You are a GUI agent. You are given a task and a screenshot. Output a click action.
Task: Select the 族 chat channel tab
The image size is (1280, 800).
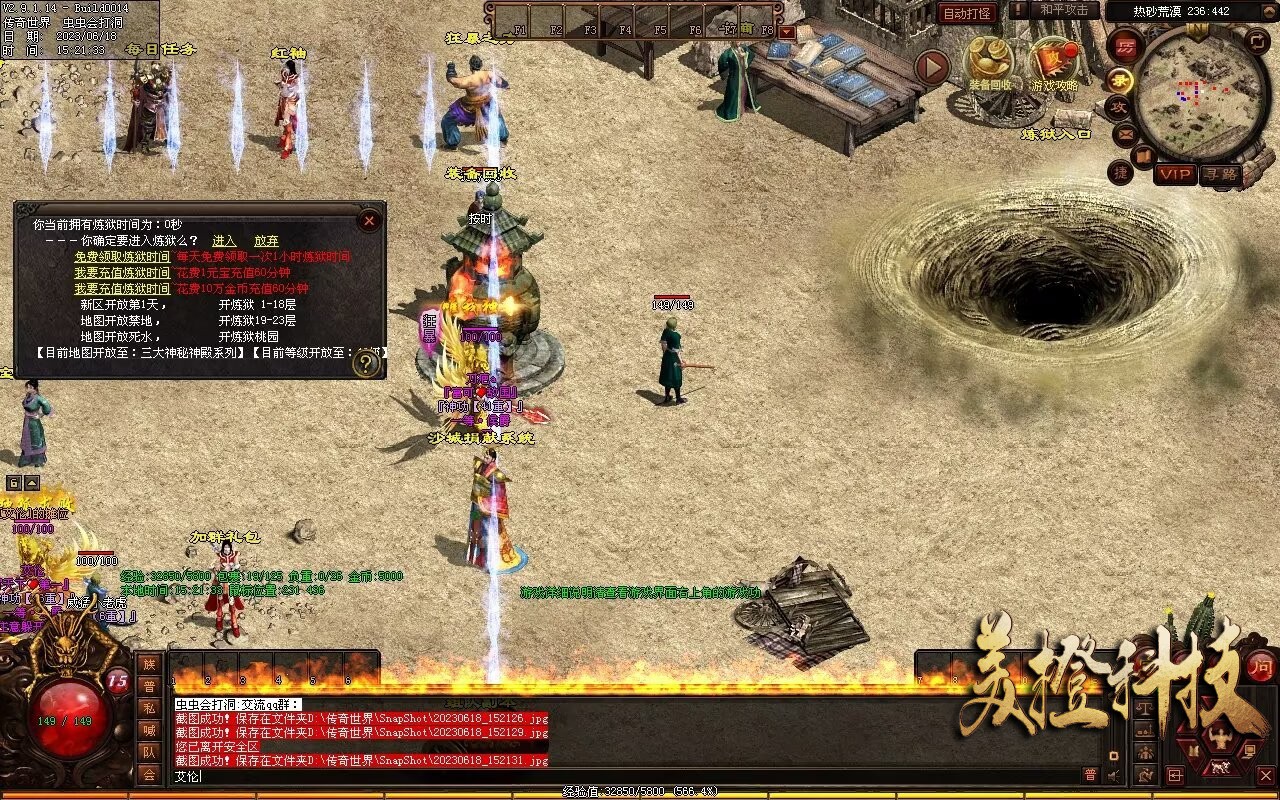149,664
